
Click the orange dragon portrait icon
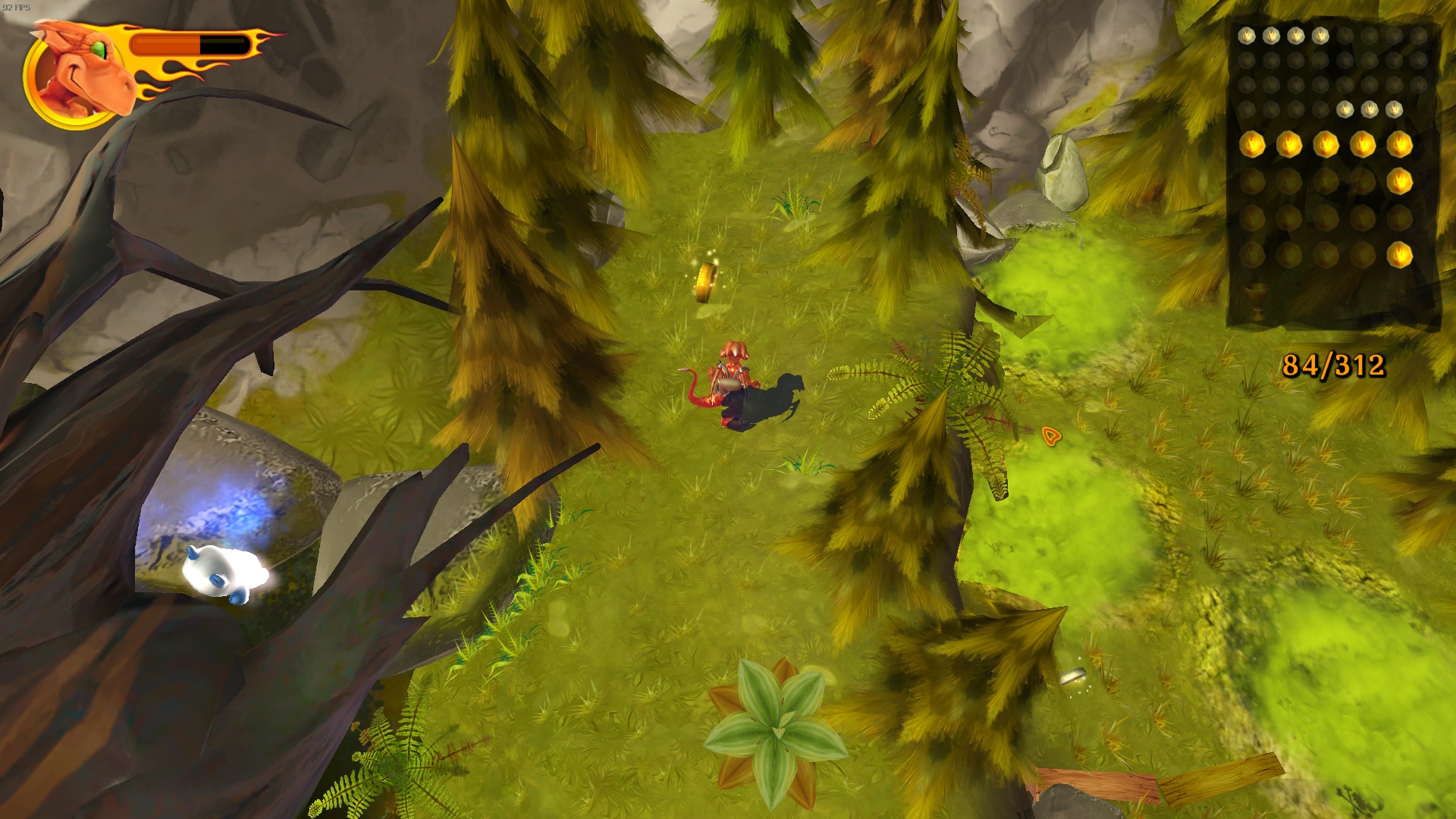click(77, 74)
